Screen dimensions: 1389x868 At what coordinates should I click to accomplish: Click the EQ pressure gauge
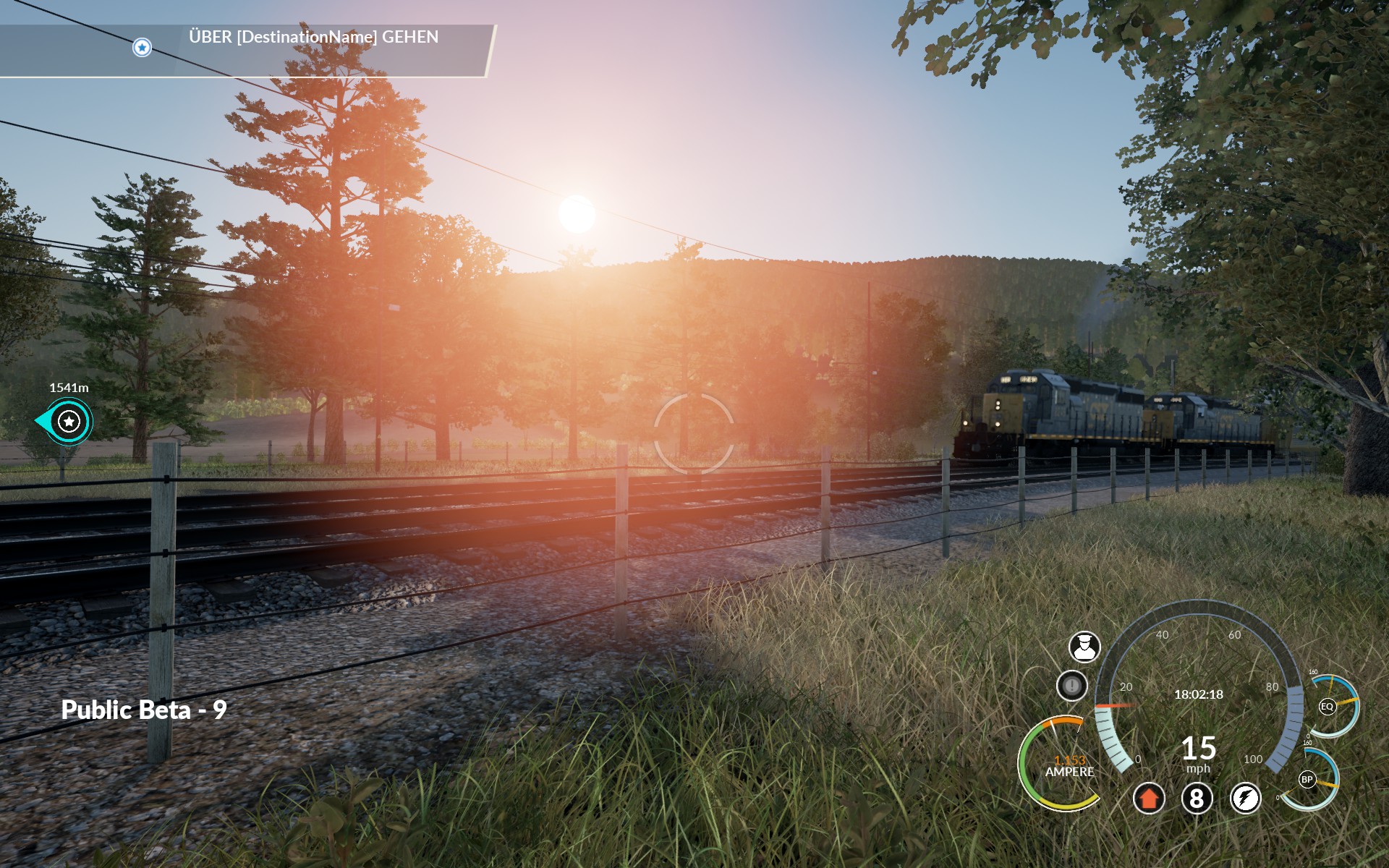1328,707
